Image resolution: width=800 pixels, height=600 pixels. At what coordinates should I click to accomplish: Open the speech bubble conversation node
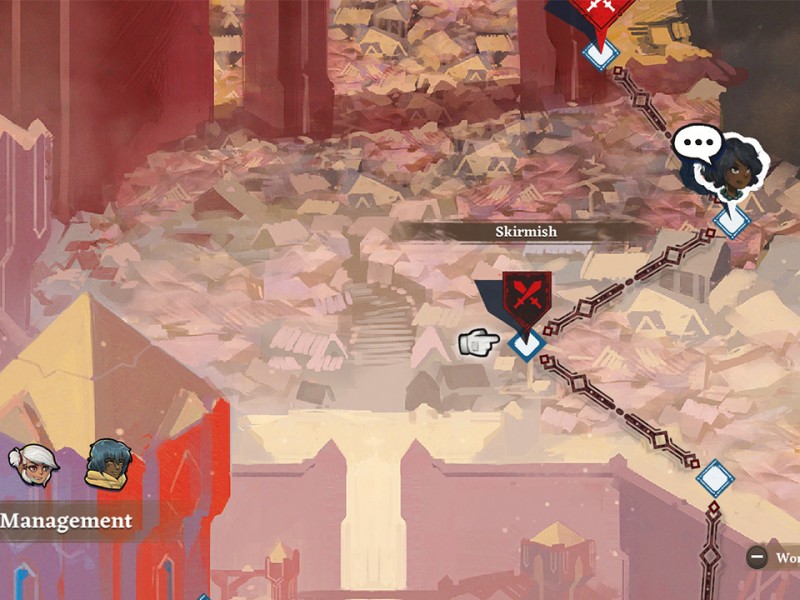pos(698,146)
